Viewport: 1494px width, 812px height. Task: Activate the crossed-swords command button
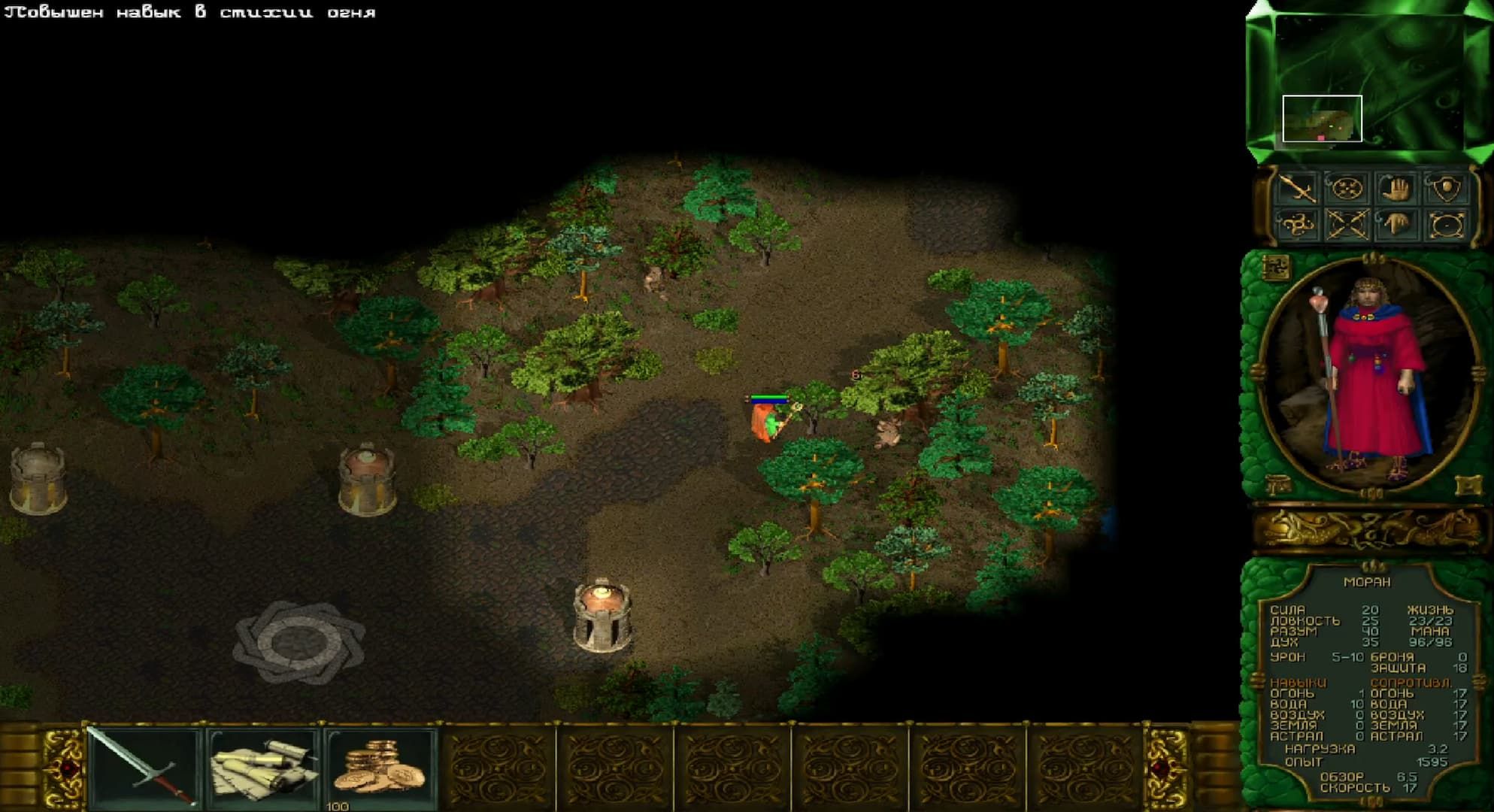coord(1347,224)
